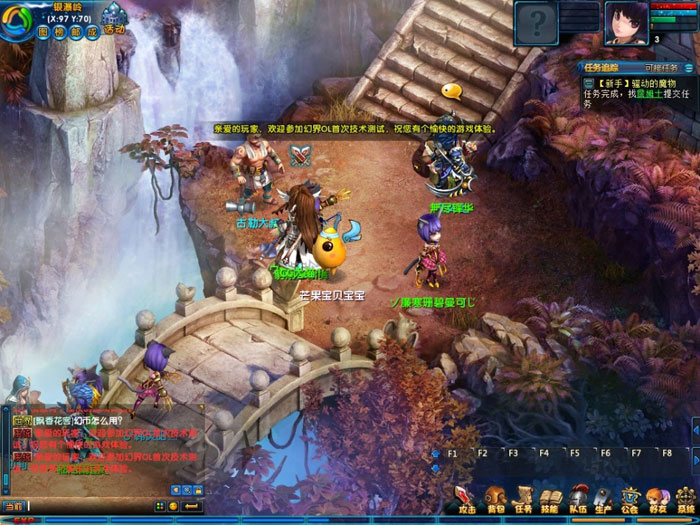The height and width of the screenshot is (525, 700).
Task: Click the 活动 events icon
Action: click(x=113, y=22)
